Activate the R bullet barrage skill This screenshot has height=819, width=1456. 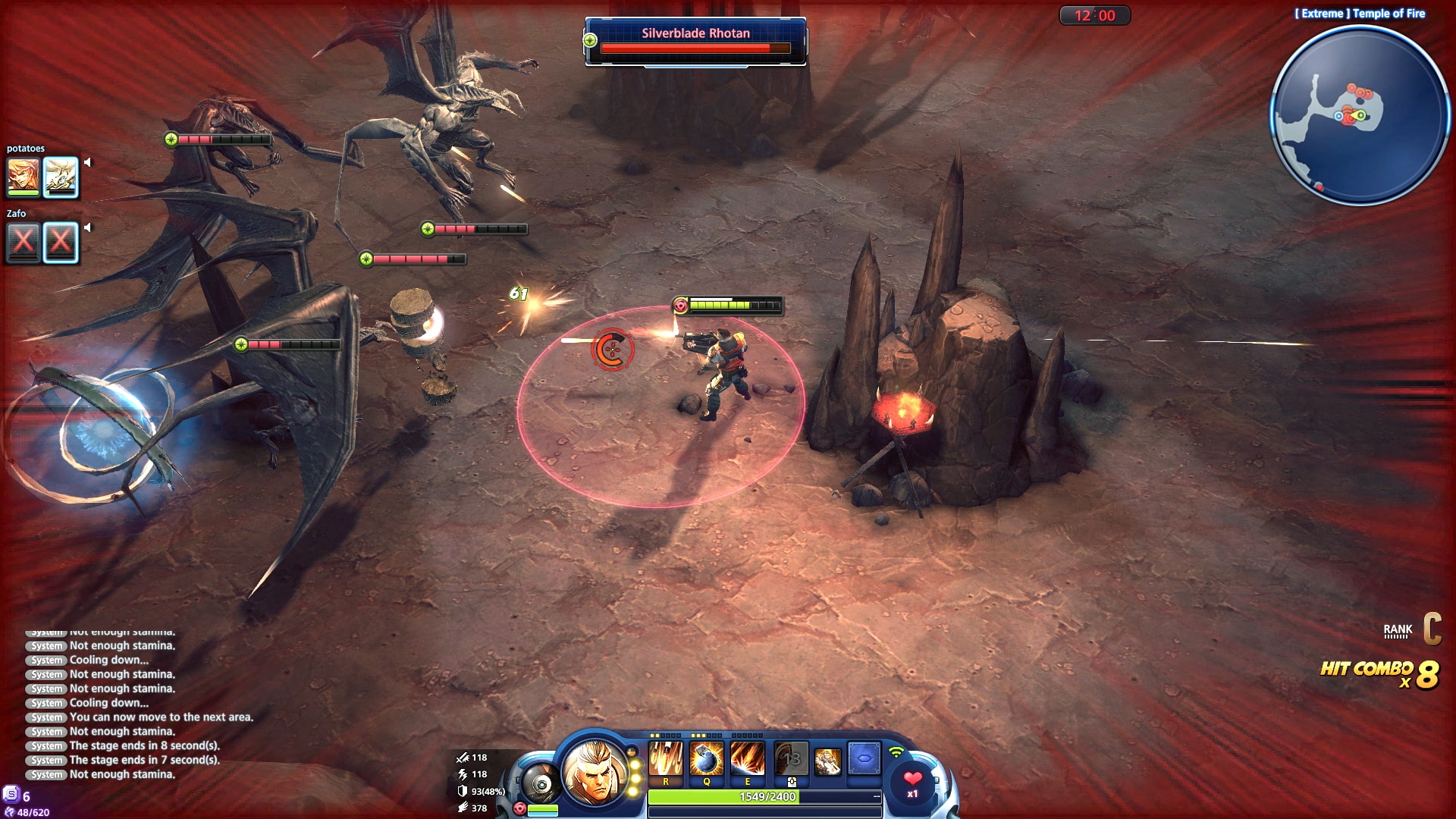pos(666,758)
